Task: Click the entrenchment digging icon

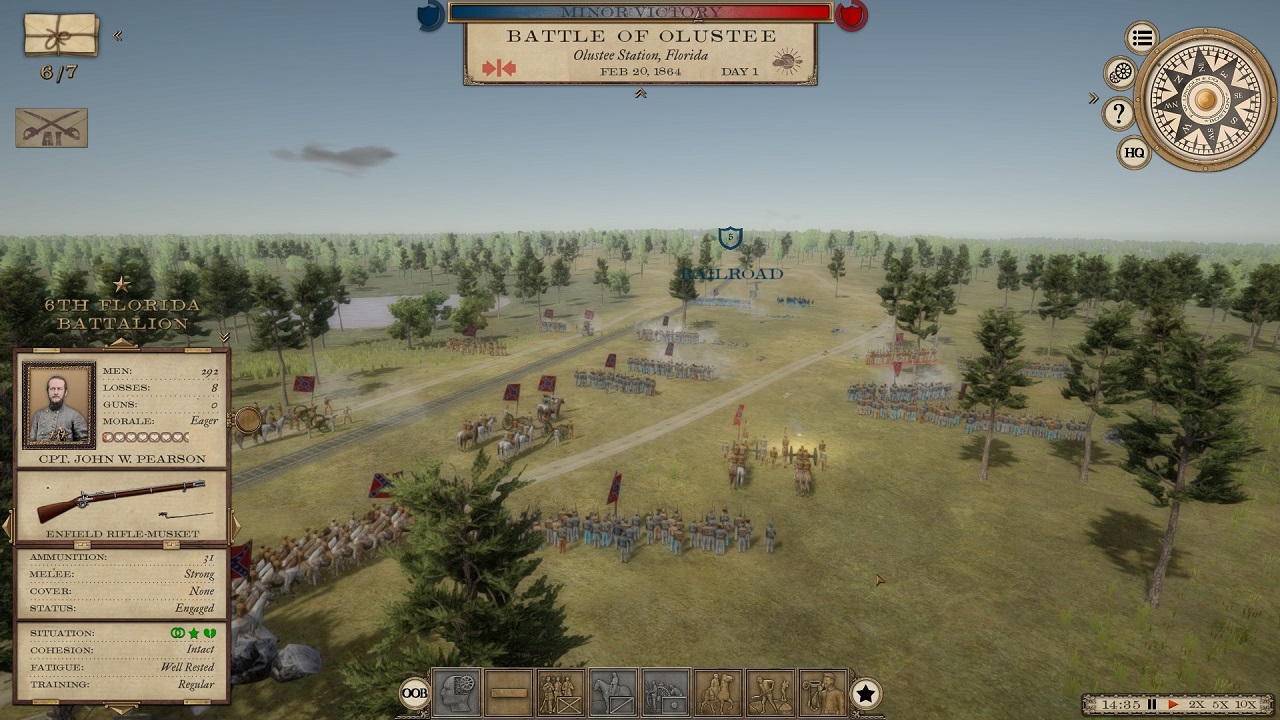Action: click(x=768, y=691)
